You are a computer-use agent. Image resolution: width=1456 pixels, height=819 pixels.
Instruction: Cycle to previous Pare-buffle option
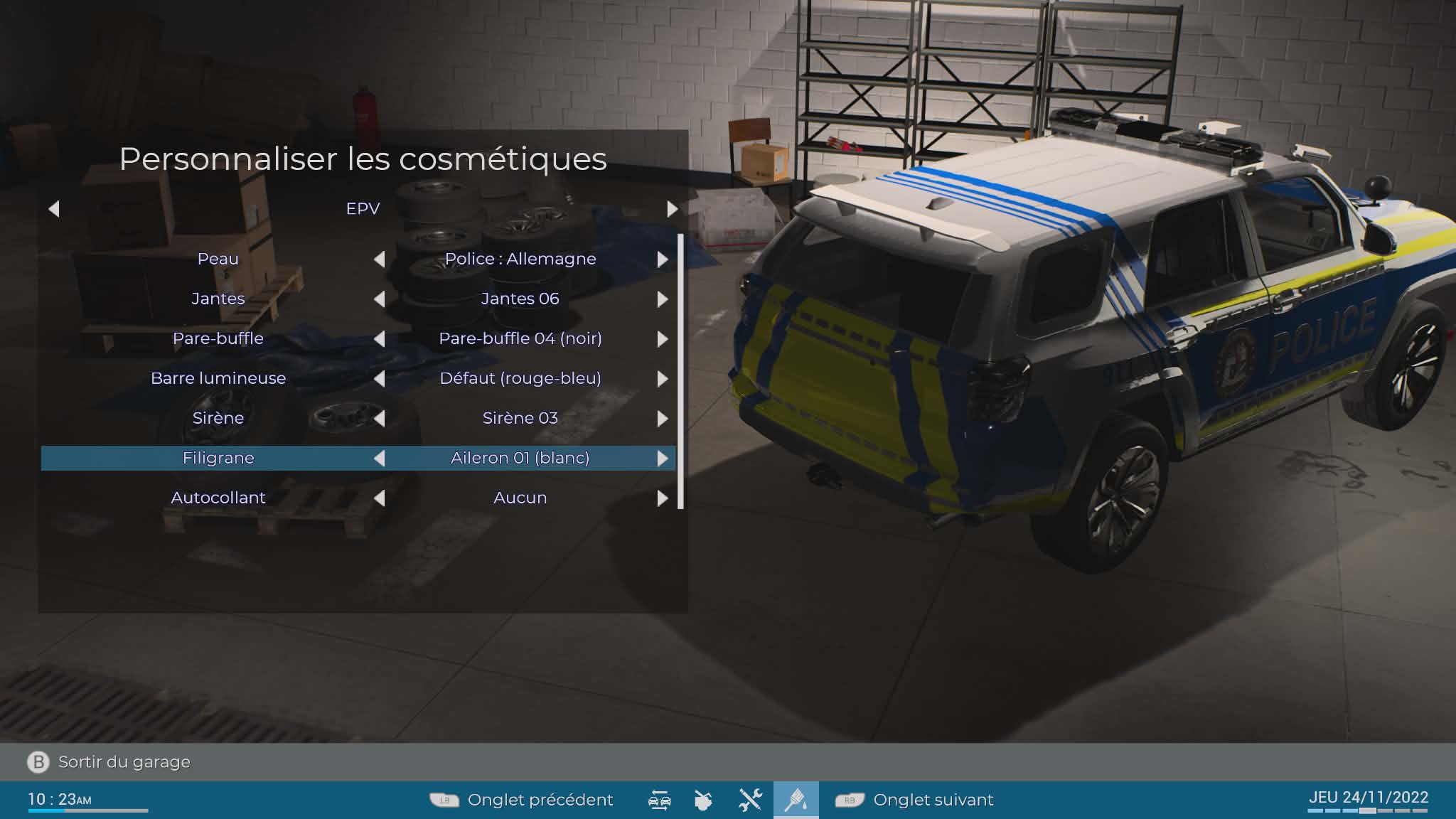pos(380,339)
